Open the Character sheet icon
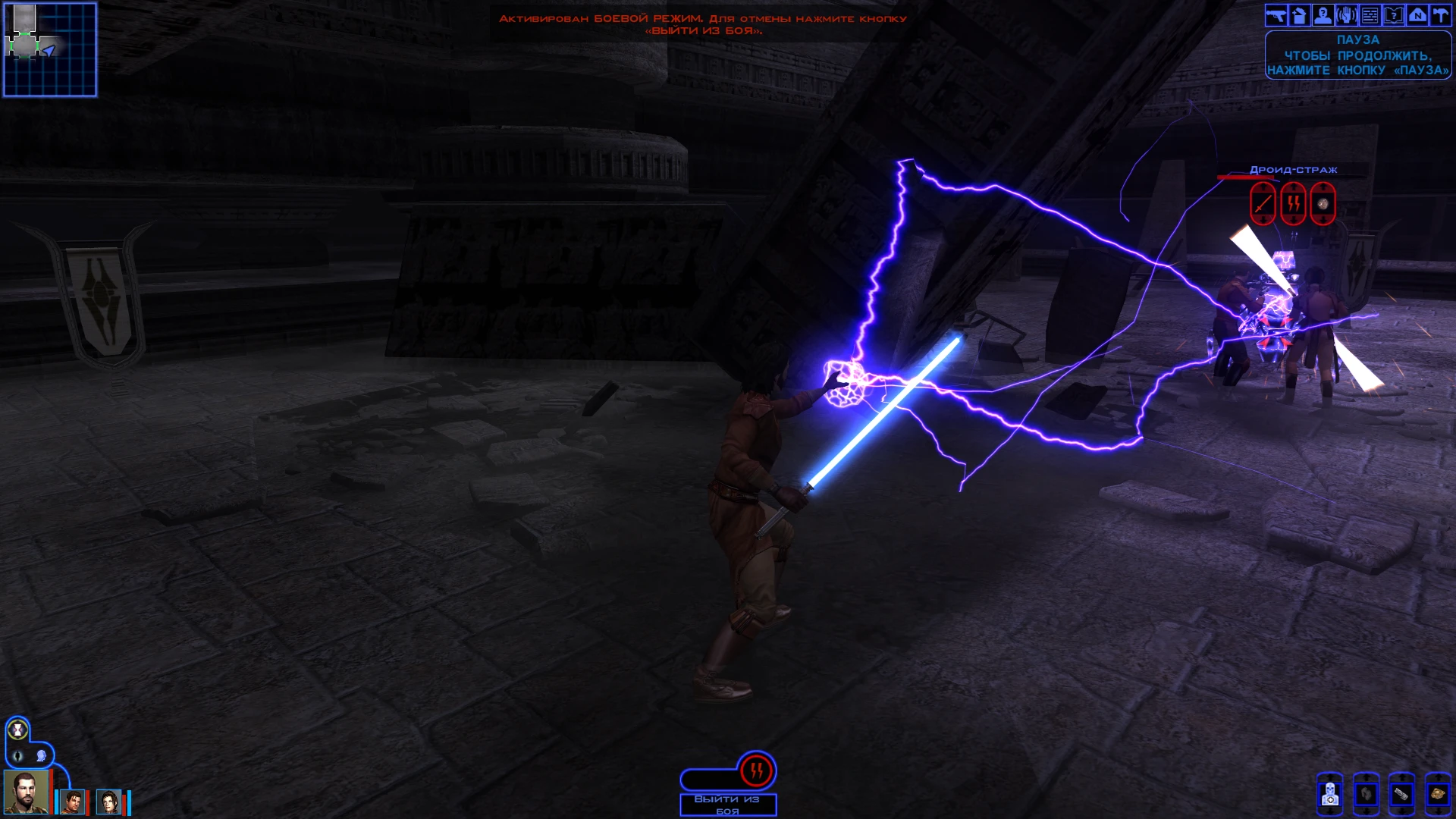 point(1321,15)
